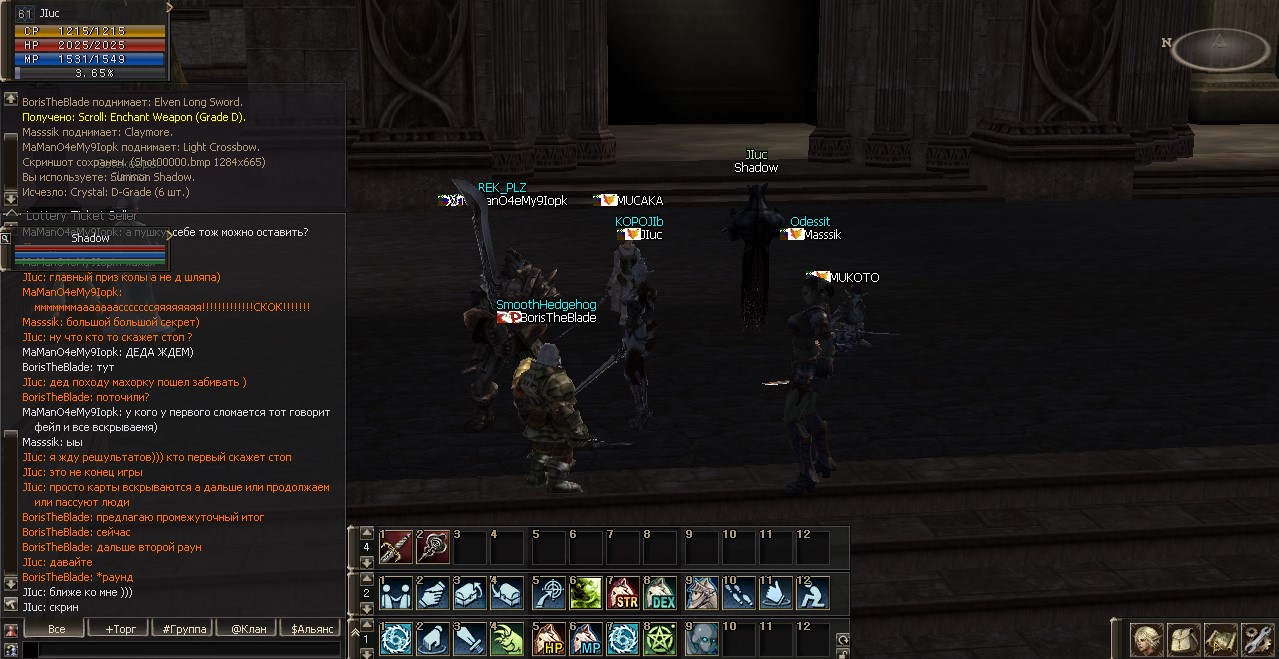The image size is (1279, 659).
Task: Use the MP wolf skill icon
Action: pos(585,639)
